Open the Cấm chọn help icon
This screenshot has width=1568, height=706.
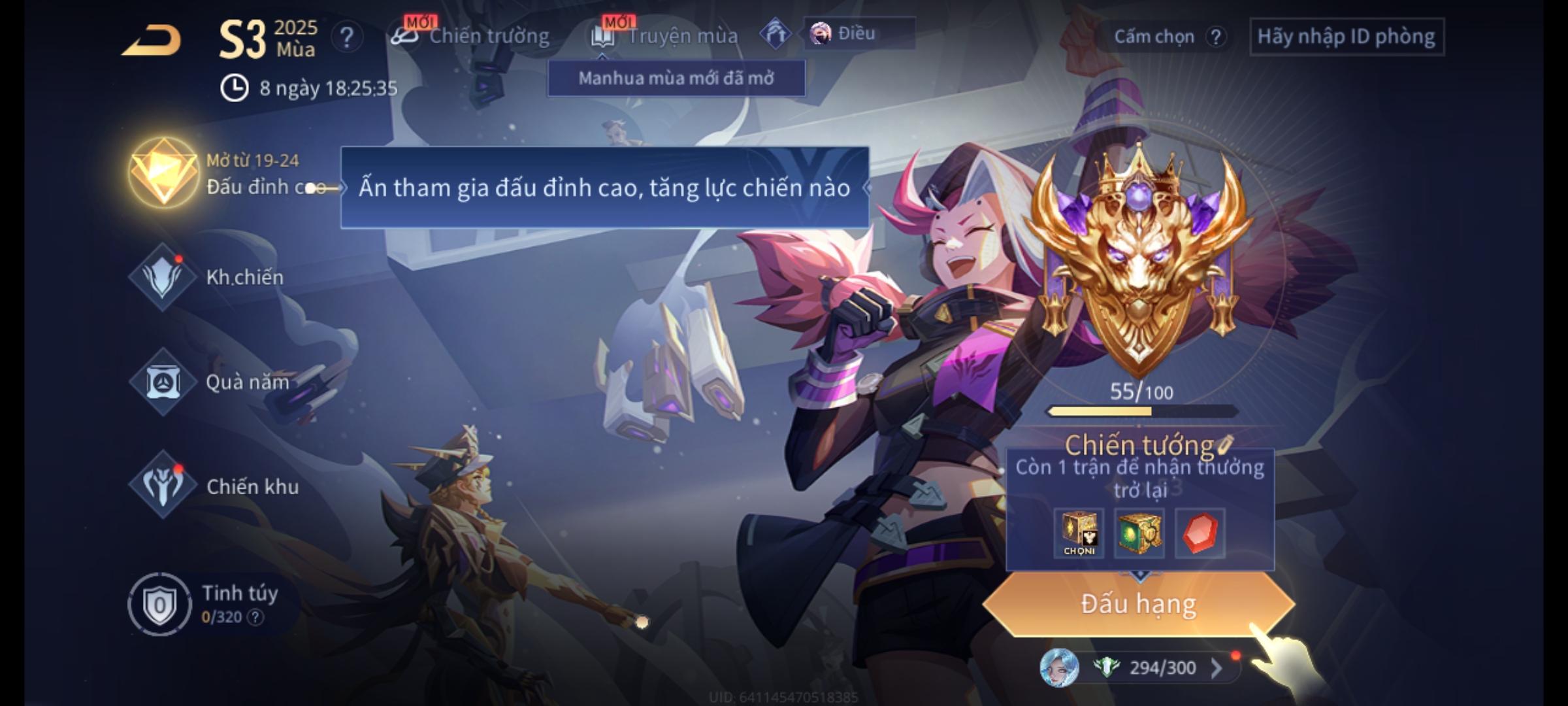click(1215, 37)
